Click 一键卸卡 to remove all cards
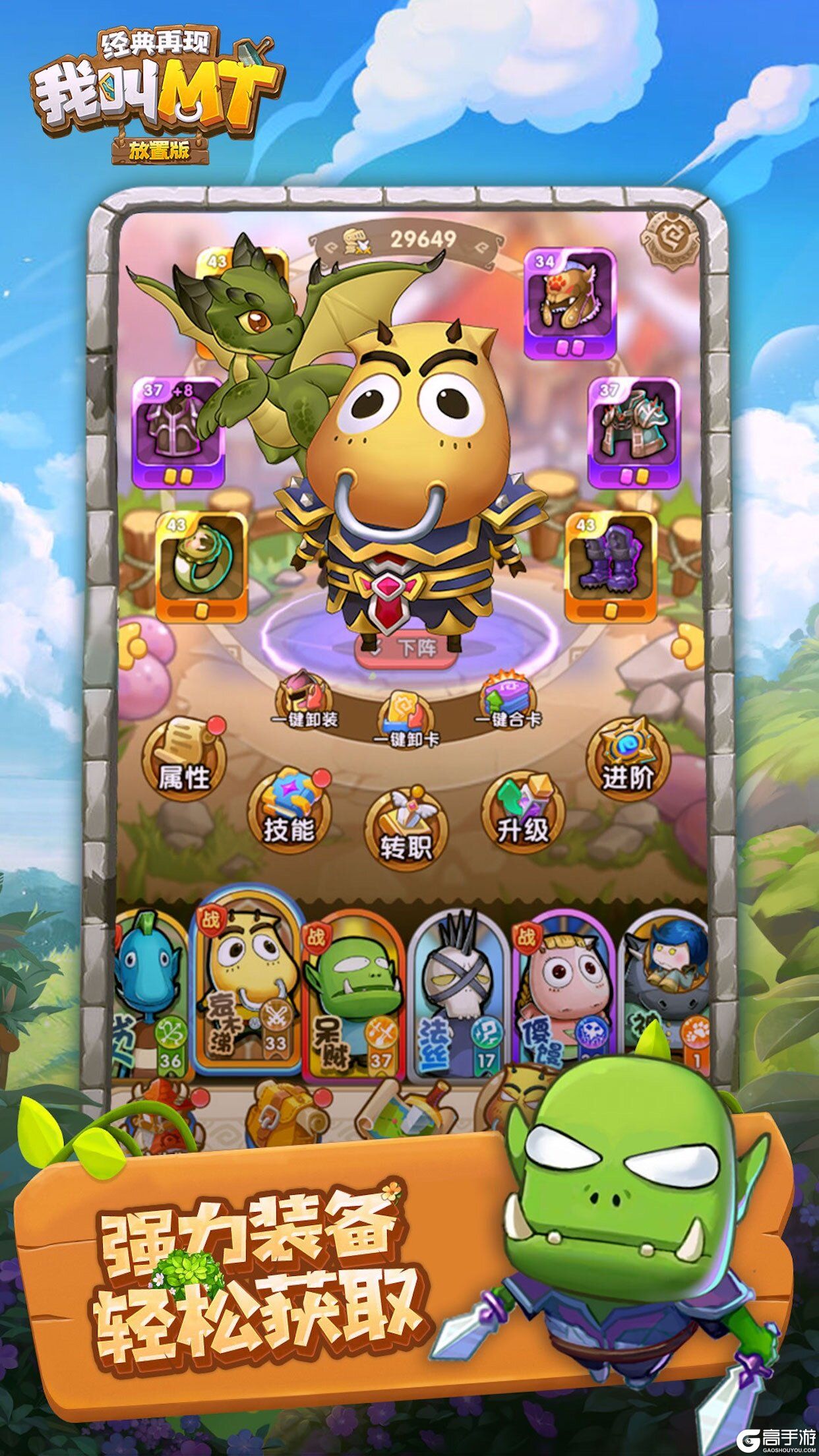Viewport: 819px width, 1456px height. [405, 720]
